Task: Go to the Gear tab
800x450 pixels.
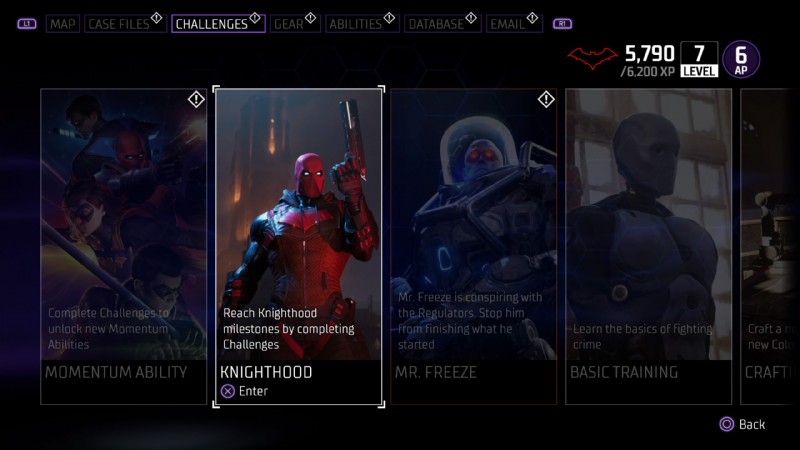Action: [x=289, y=23]
